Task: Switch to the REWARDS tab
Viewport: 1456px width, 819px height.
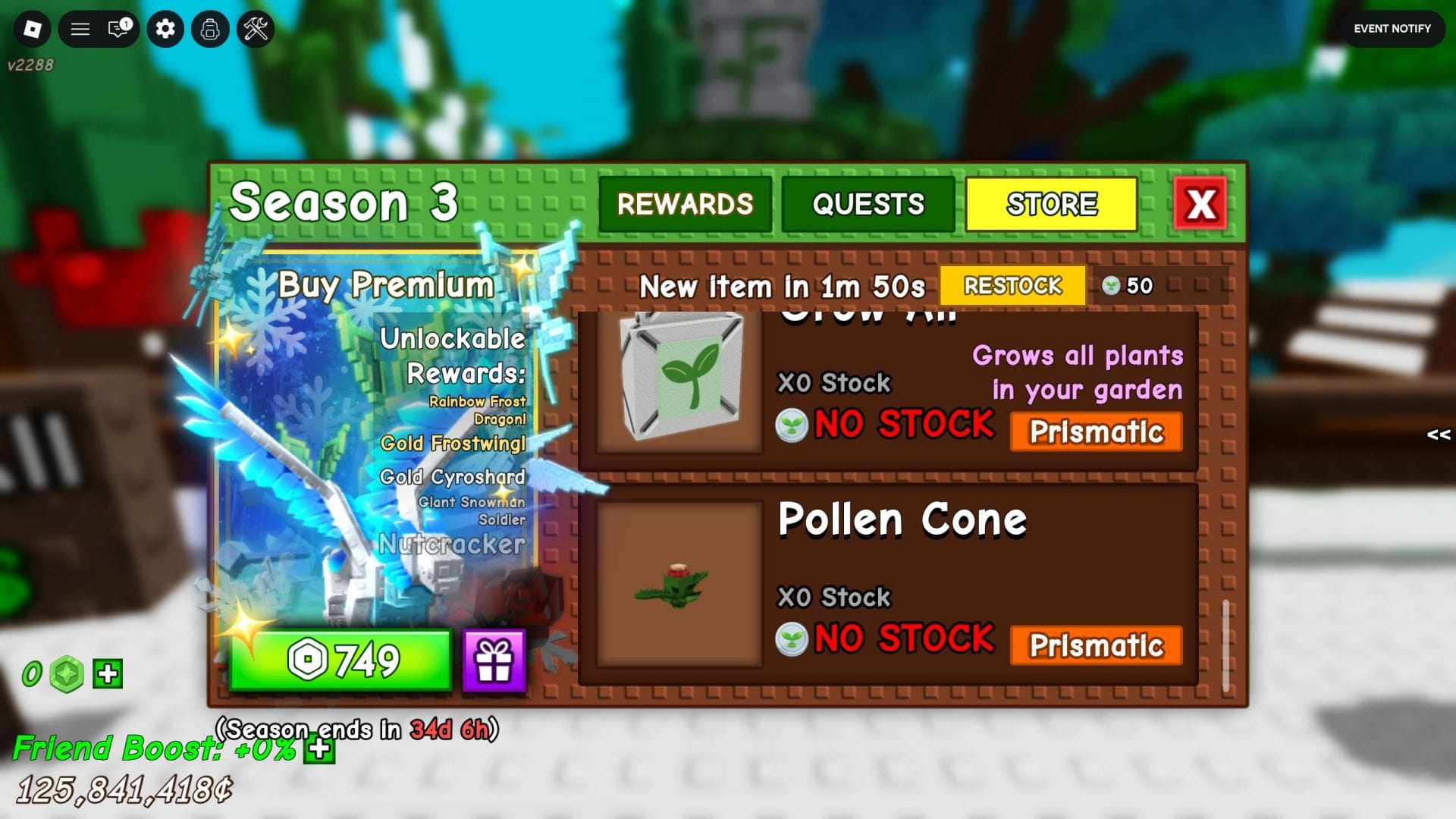Action: (685, 203)
